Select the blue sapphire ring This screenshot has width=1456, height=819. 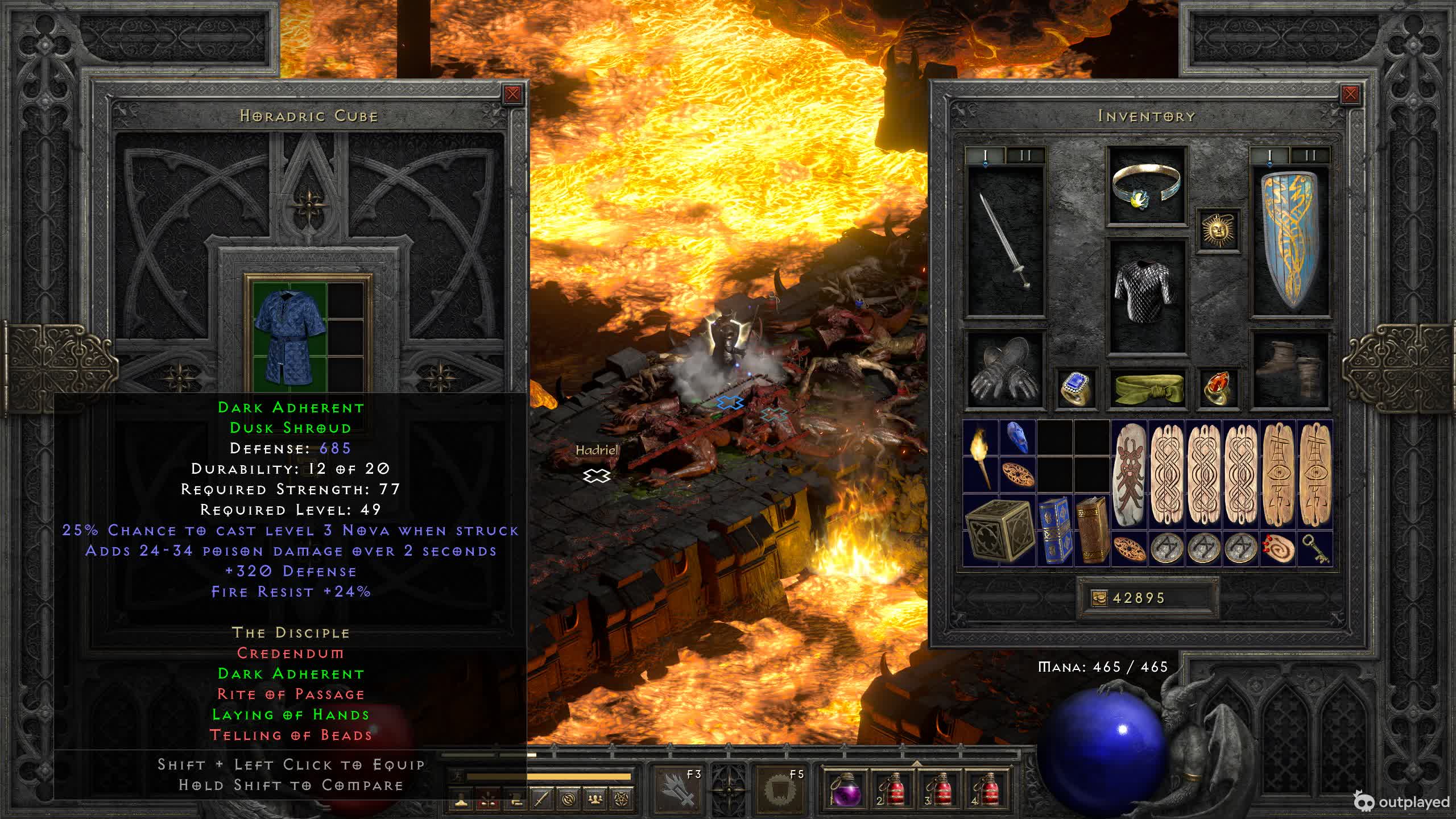click(x=1076, y=388)
